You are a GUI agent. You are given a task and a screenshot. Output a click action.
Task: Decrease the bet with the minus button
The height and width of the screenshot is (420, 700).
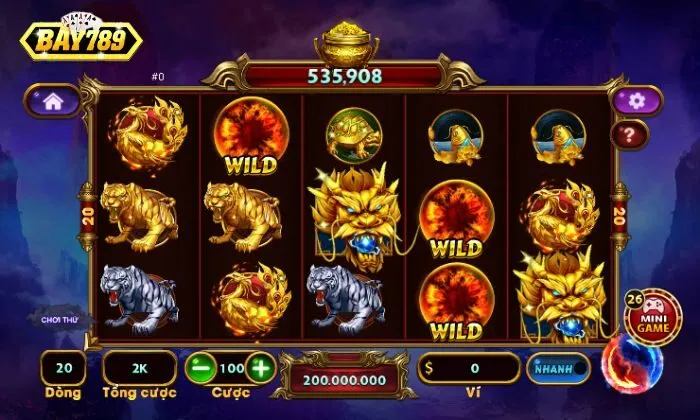pyautogui.click(x=200, y=367)
